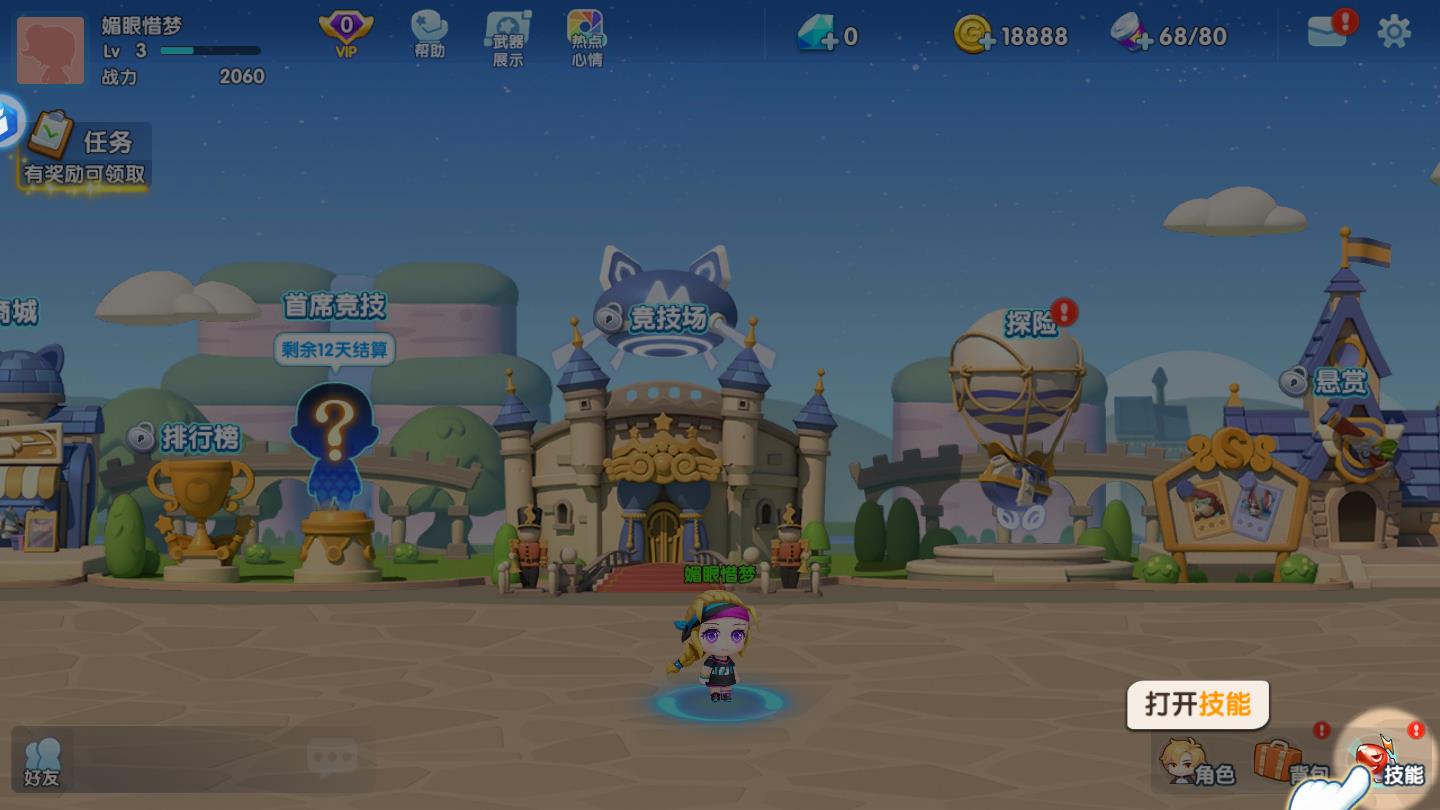Open the 任务 quest panel
1440x810 pixels.
point(84,152)
